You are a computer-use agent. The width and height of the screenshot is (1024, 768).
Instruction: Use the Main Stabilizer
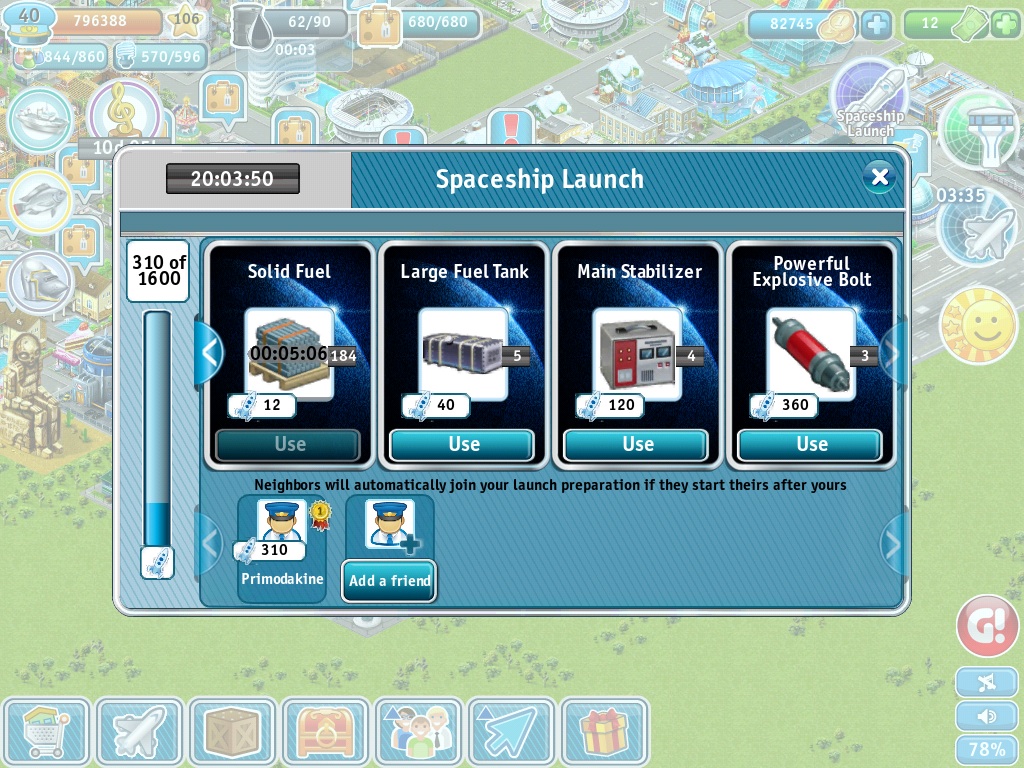638,445
